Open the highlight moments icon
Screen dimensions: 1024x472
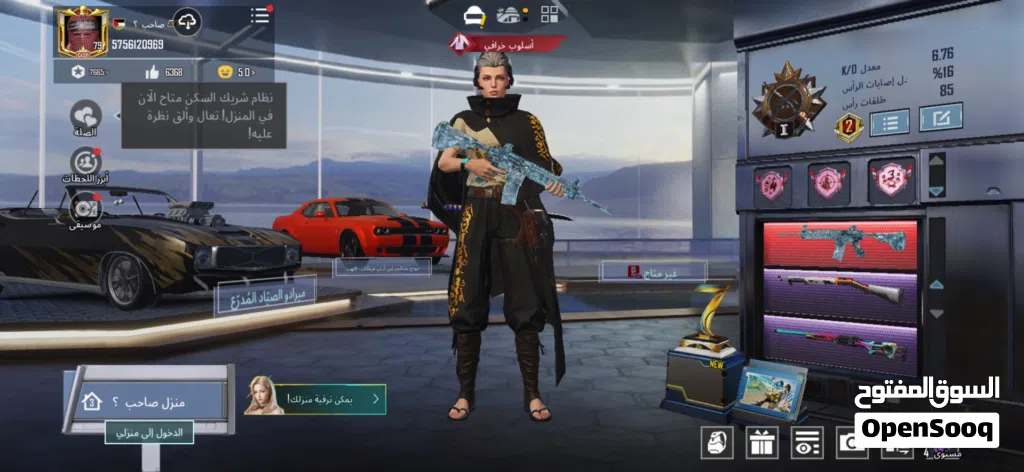(x=86, y=162)
